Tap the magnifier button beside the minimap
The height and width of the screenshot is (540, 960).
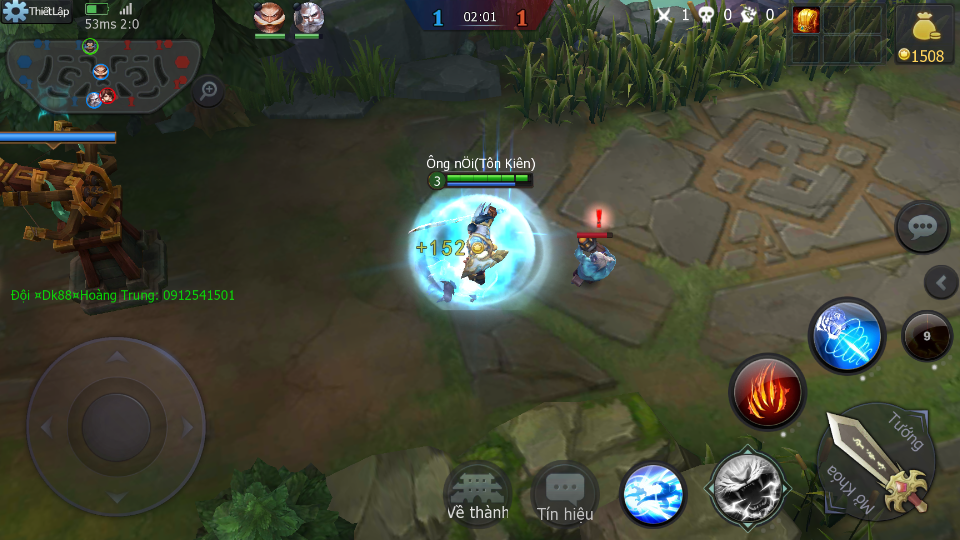[208, 91]
